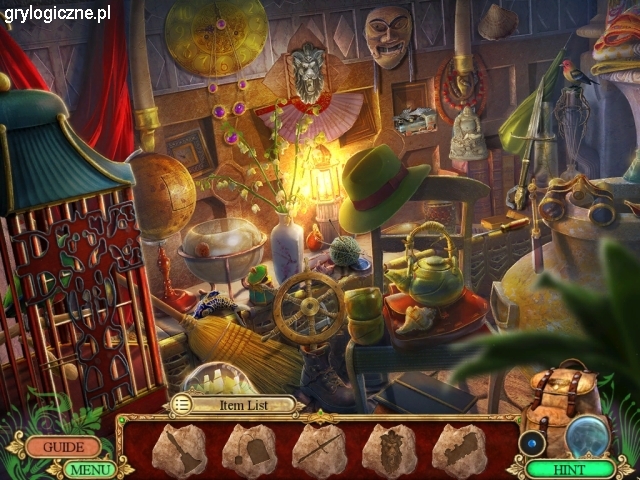Click the small blue gem button
The image size is (640, 480).
pos(533,443)
